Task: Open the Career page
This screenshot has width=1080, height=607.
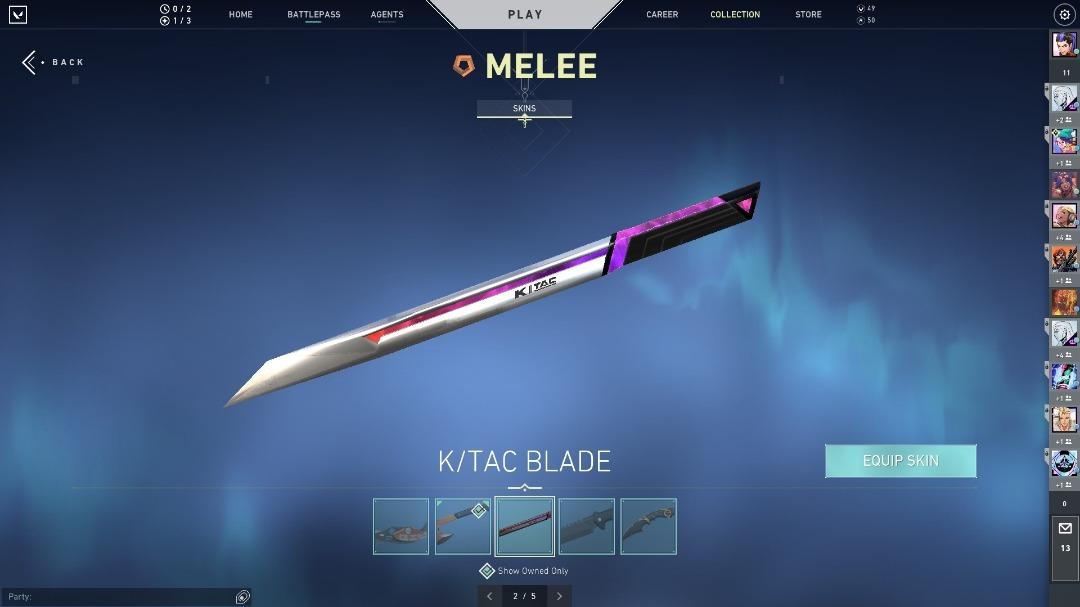Action: point(662,15)
